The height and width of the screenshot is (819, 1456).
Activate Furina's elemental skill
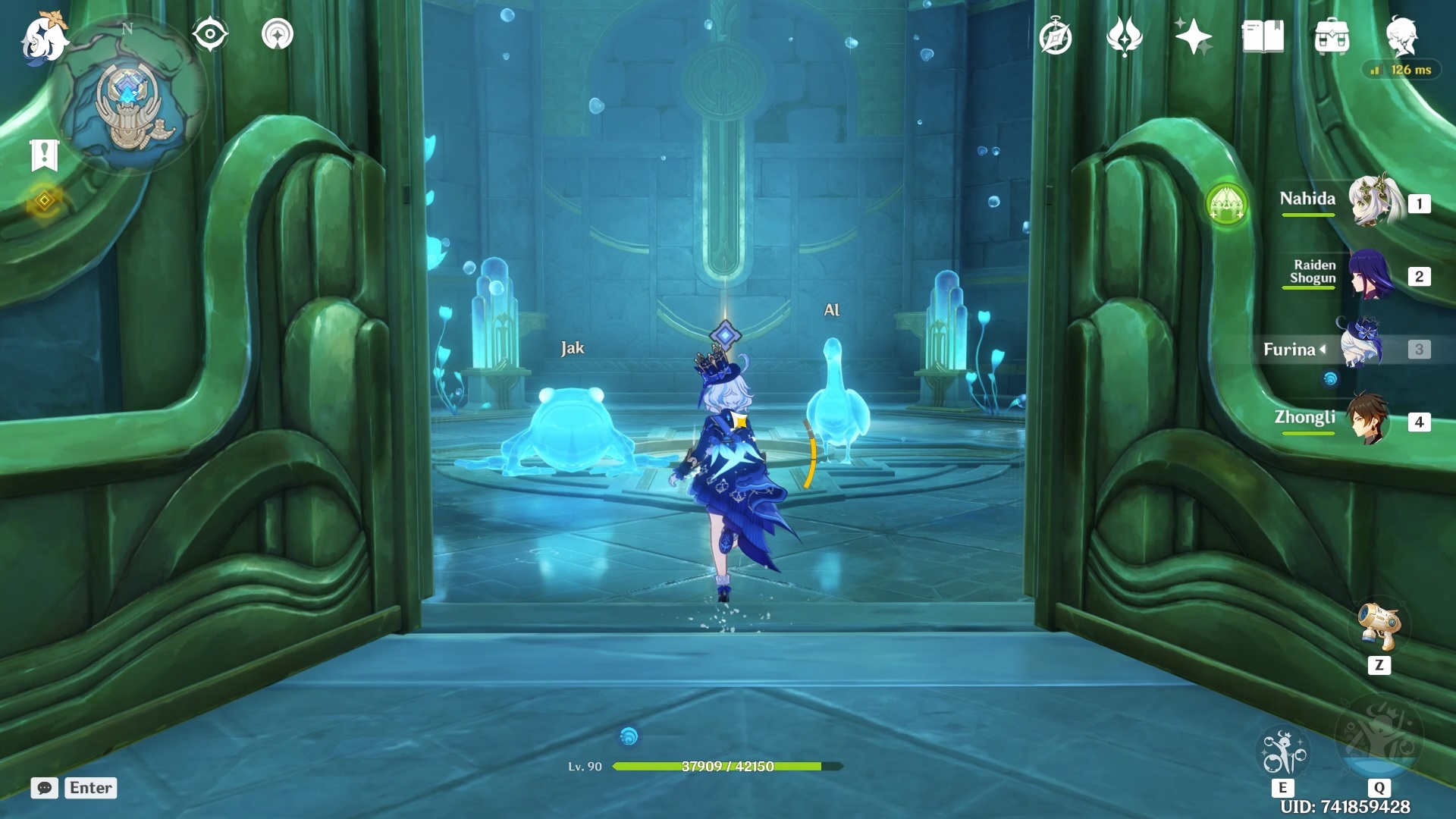point(1282,752)
